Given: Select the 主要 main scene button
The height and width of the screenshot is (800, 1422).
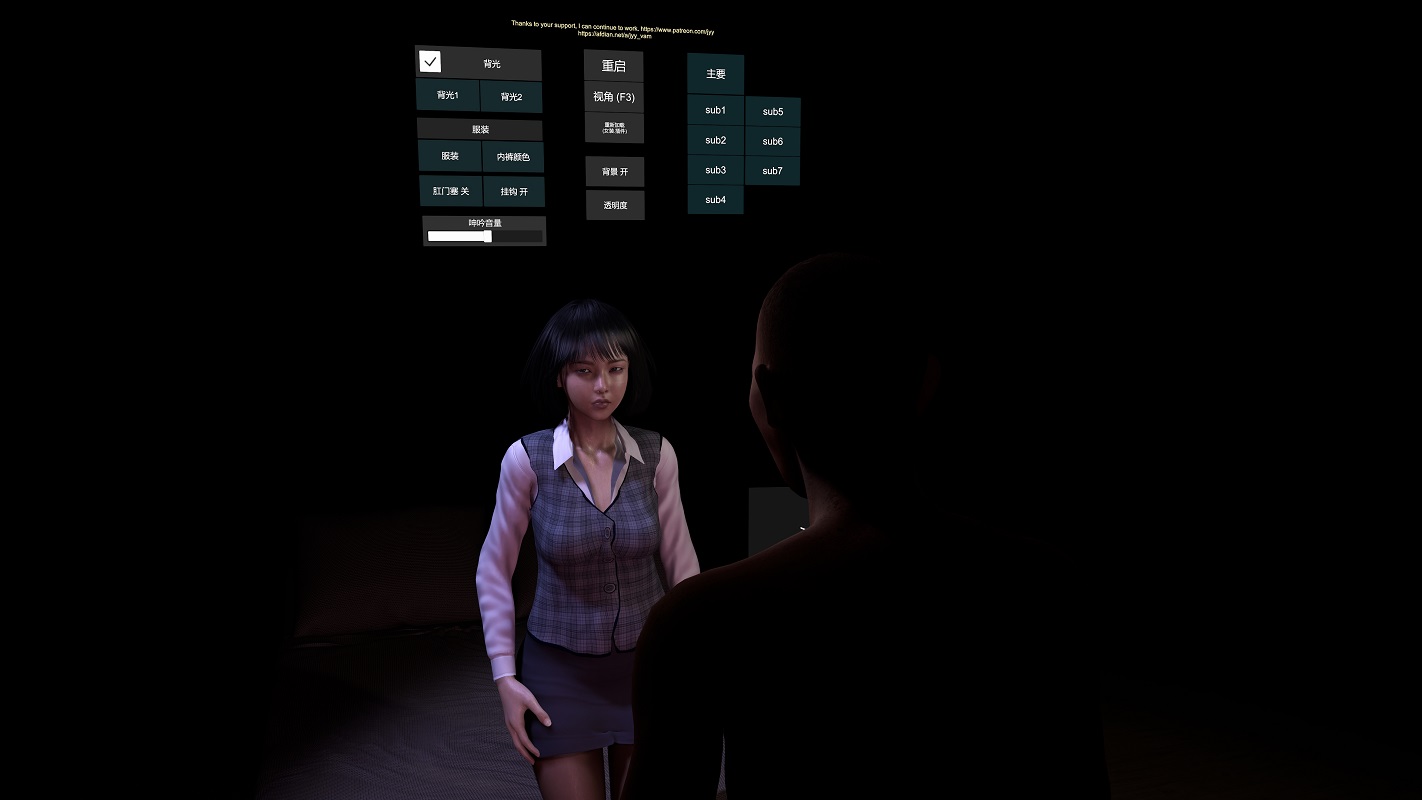Looking at the screenshot, I should pyautogui.click(x=716, y=74).
